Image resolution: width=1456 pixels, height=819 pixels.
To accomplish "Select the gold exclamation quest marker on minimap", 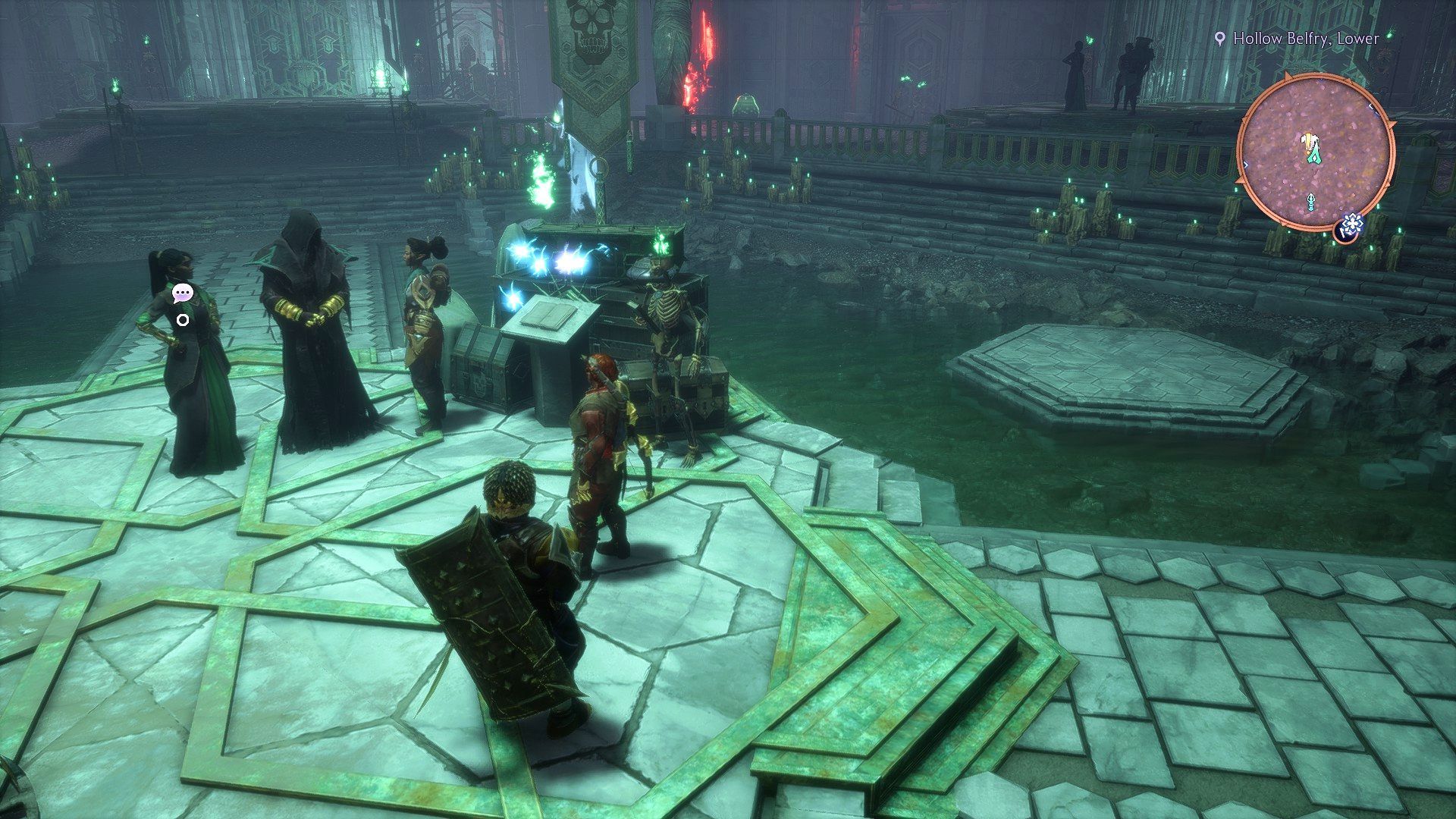I will click(1307, 141).
